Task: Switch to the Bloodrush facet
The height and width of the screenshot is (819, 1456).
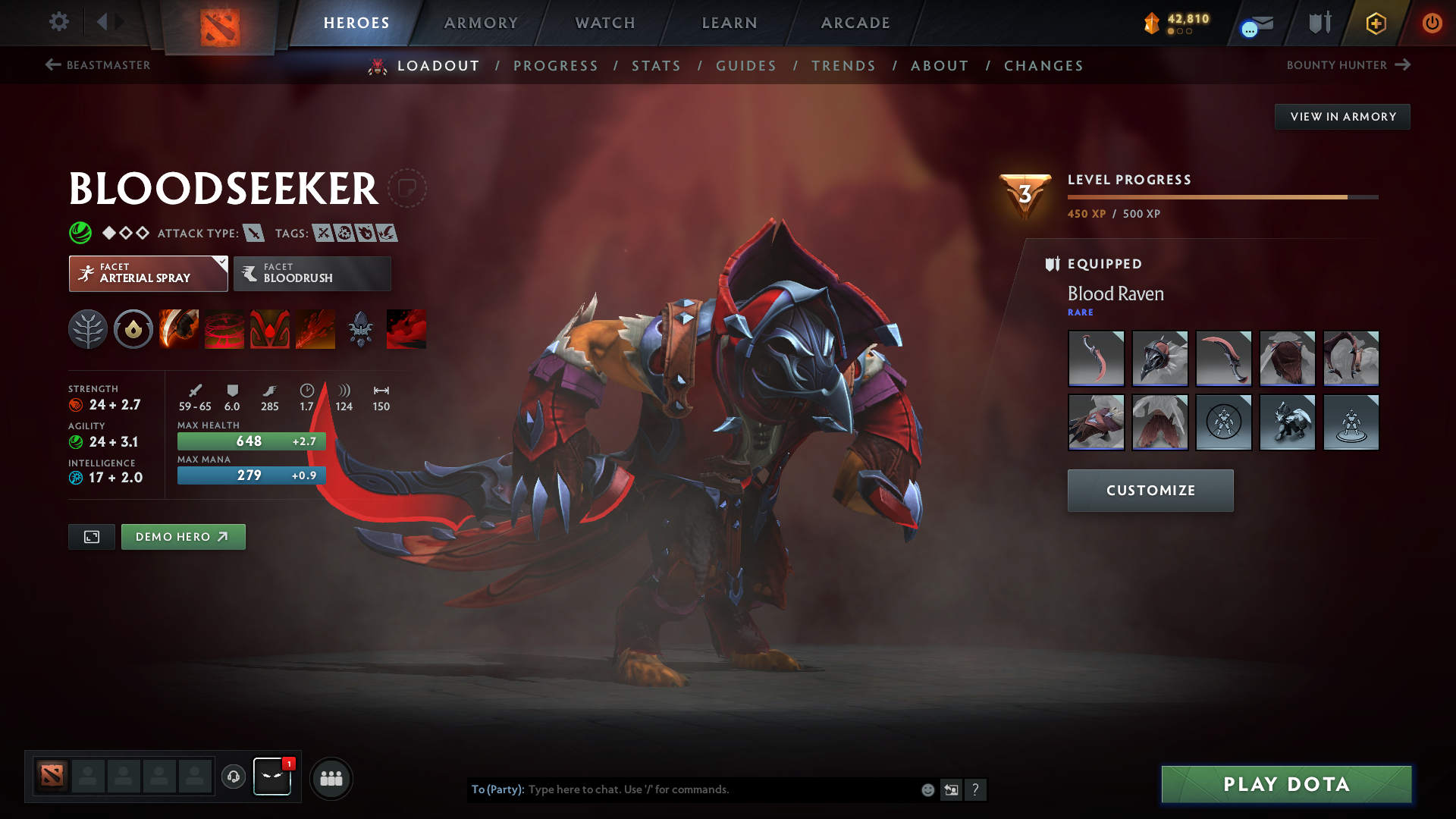Action: click(x=312, y=273)
